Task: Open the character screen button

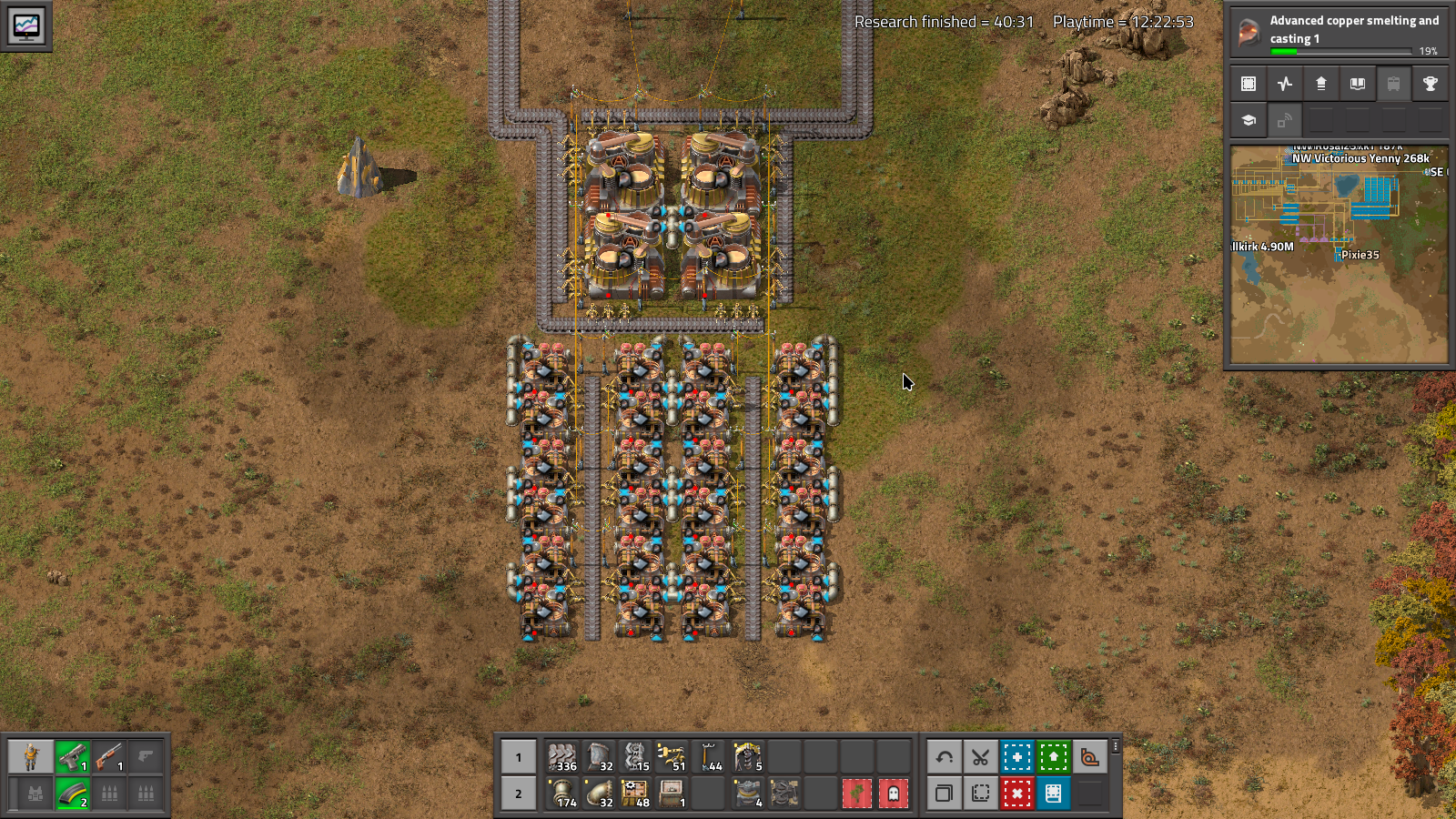Action: [32, 756]
